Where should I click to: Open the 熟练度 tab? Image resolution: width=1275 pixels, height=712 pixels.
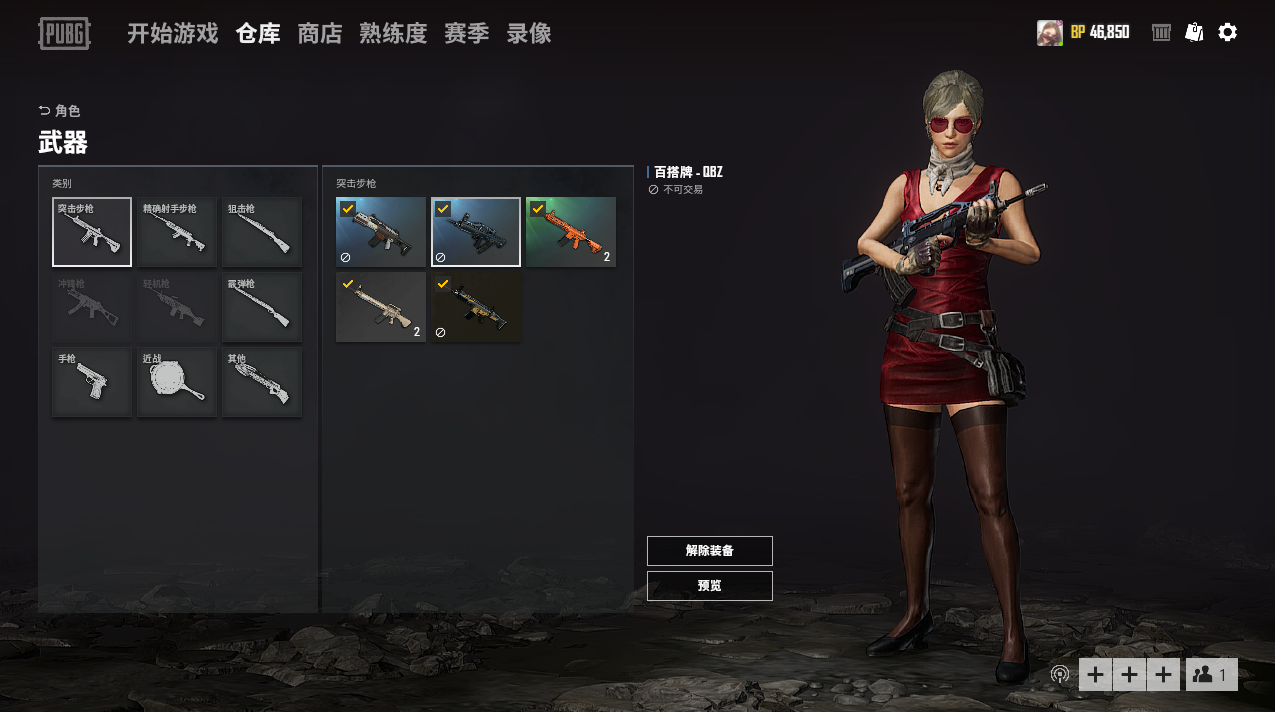(x=393, y=34)
